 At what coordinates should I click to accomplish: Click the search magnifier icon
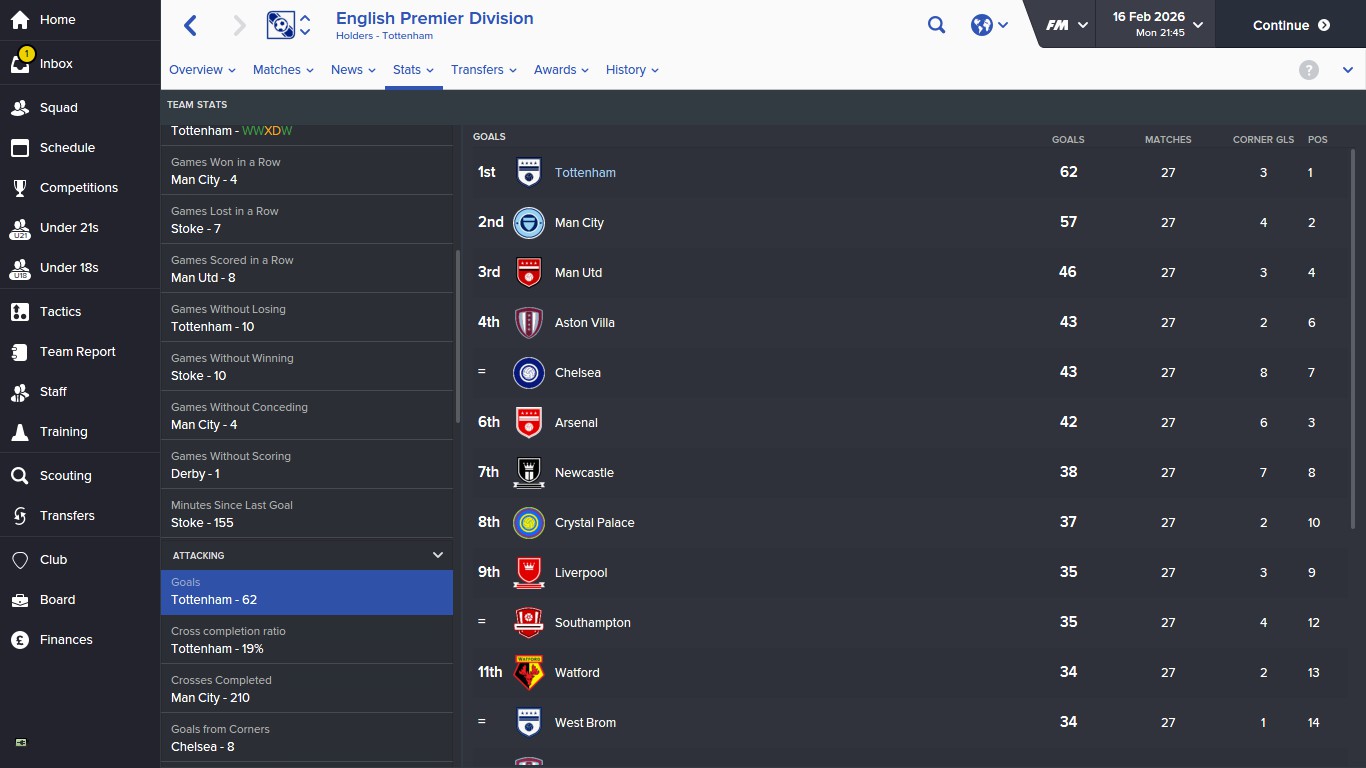tap(936, 24)
